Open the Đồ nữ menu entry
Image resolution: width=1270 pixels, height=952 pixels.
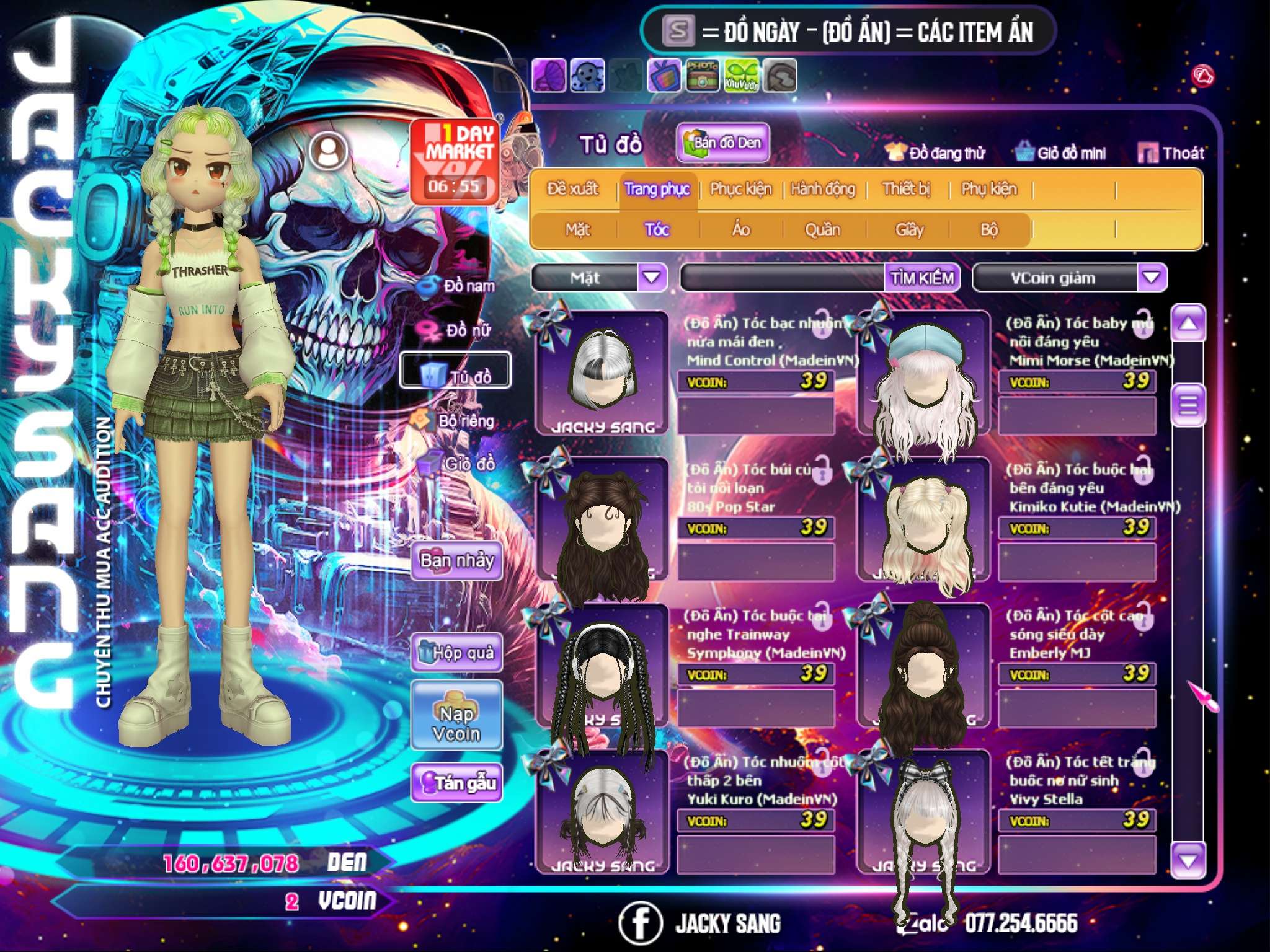458,330
